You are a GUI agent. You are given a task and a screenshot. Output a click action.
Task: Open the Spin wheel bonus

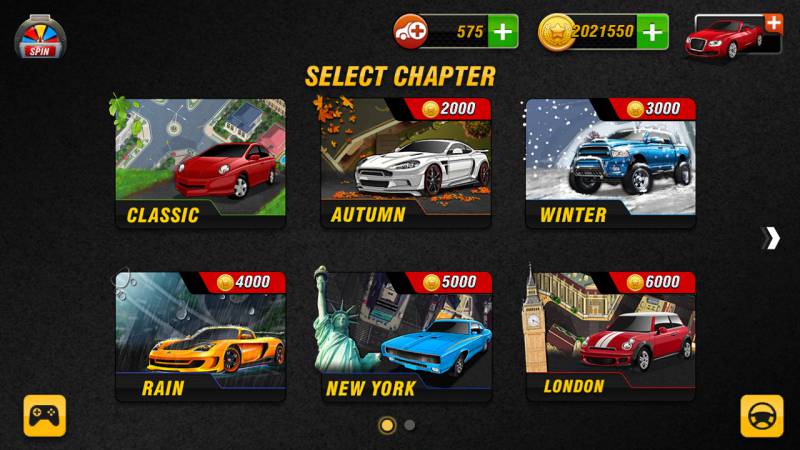[x=40, y=37]
